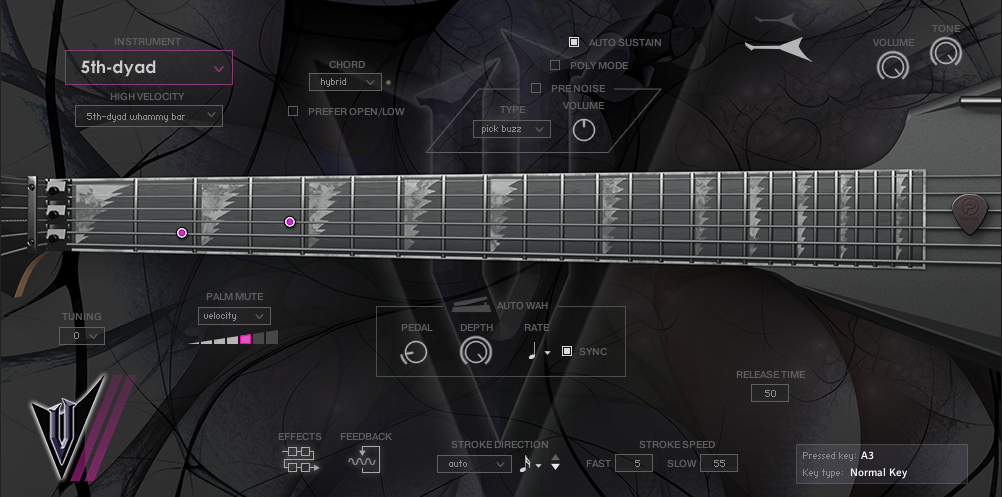
Task: Click the Auto Wah Pedal knob
Action: click(414, 351)
